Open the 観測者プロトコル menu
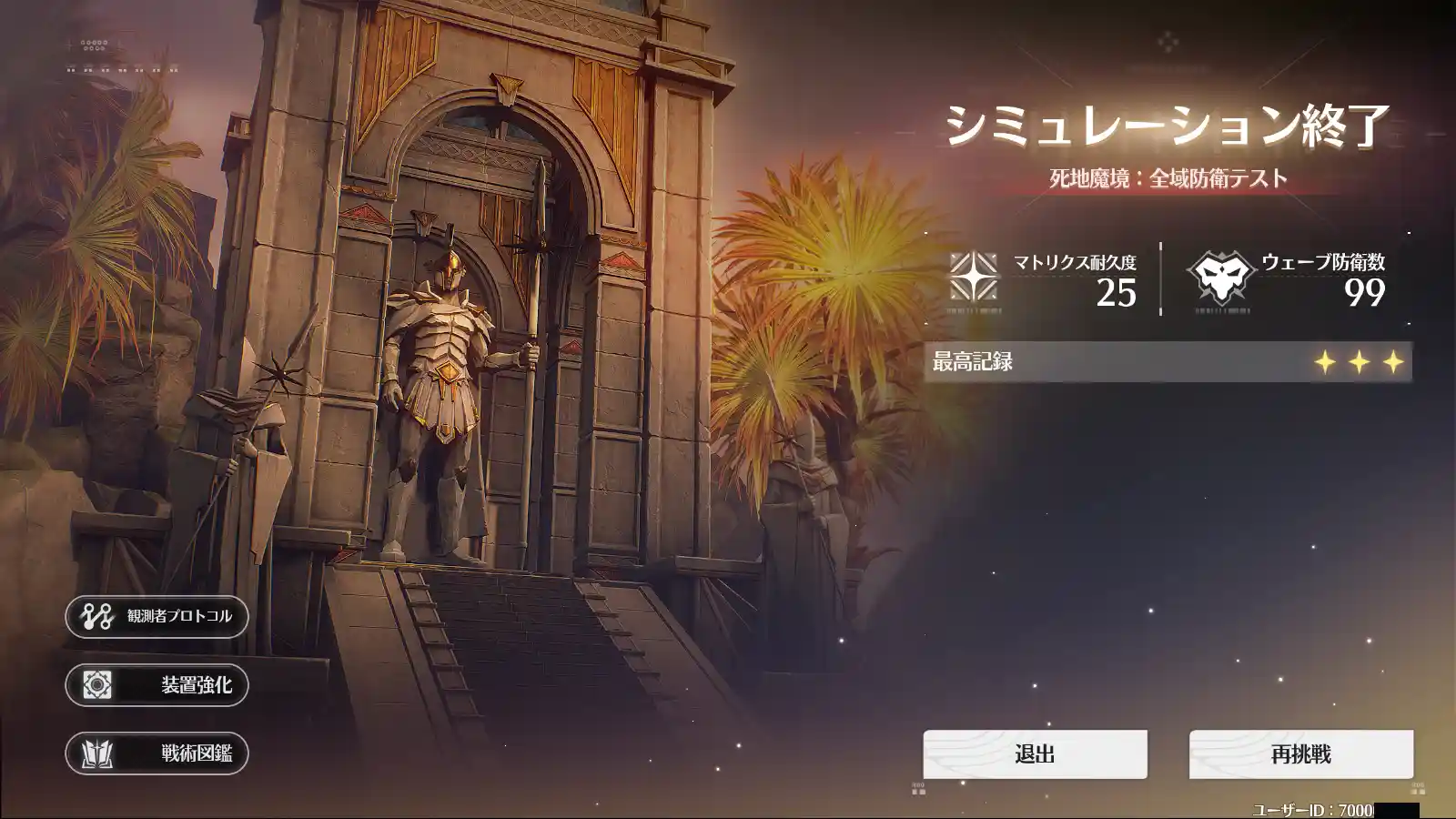Screen dimensions: 1456x819 click(157, 617)
